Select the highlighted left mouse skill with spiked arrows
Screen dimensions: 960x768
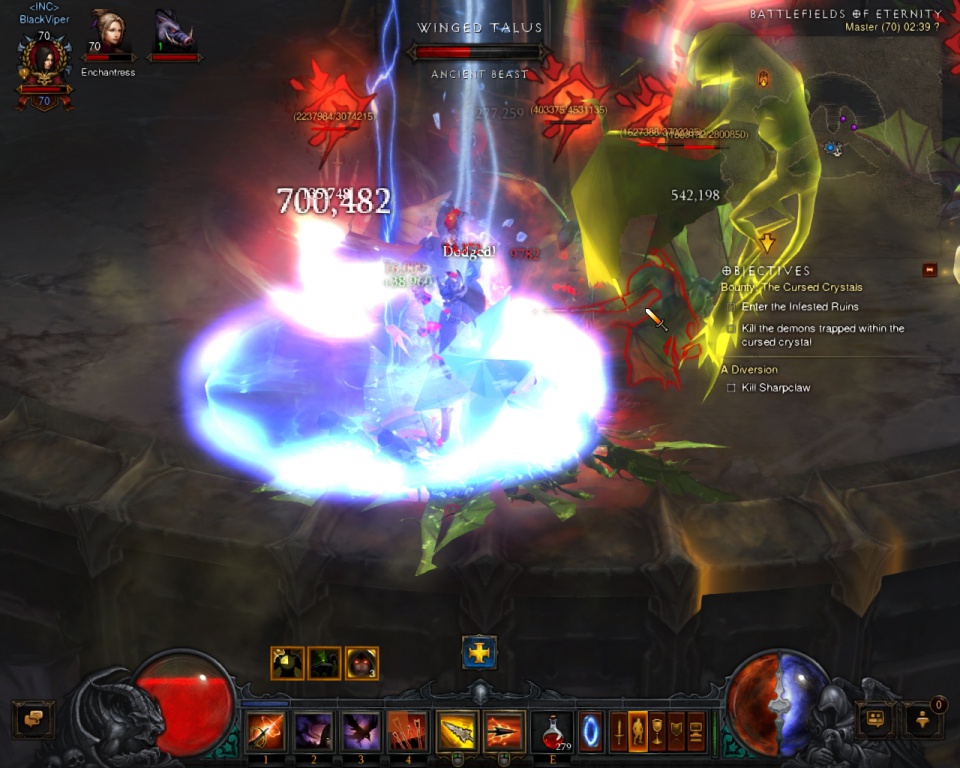click(x=456, y=731)
